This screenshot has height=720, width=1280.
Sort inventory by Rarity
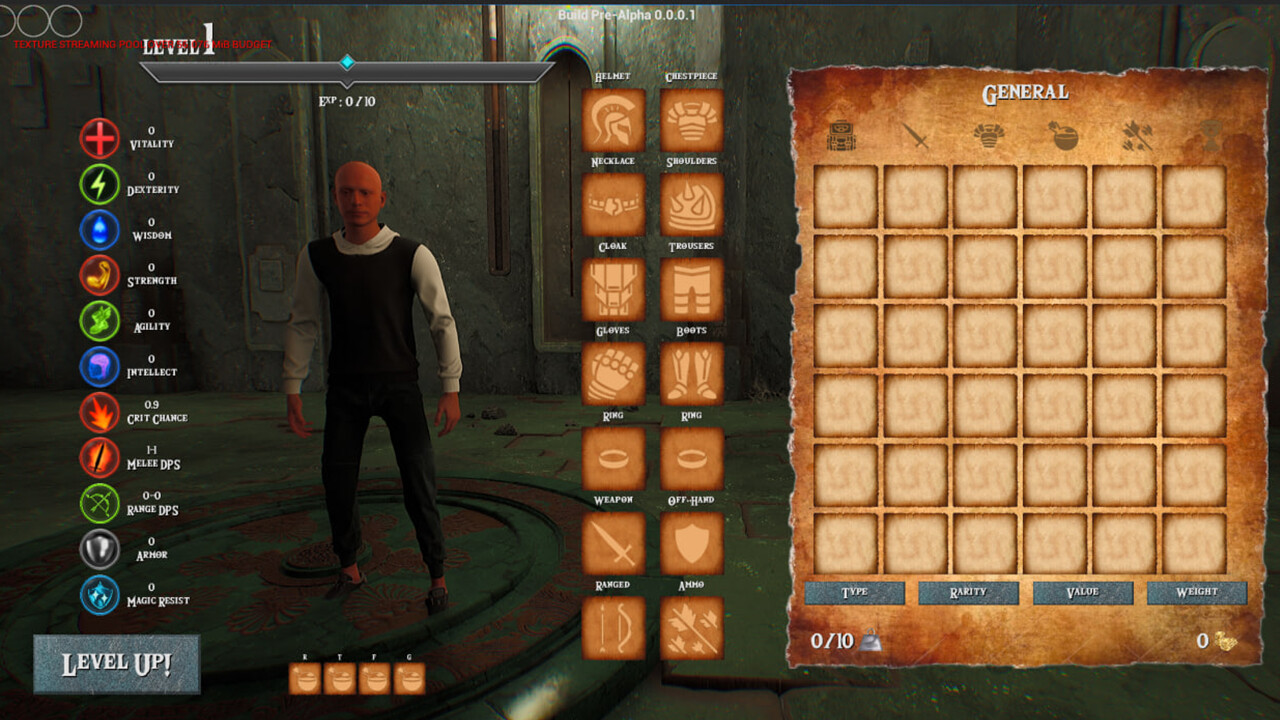(968, 592)
